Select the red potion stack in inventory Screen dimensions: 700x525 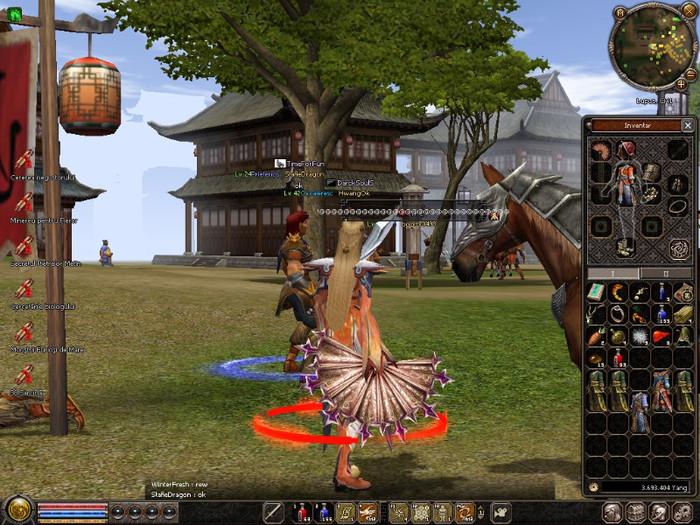pyautogui.click(x=617, y=359)
